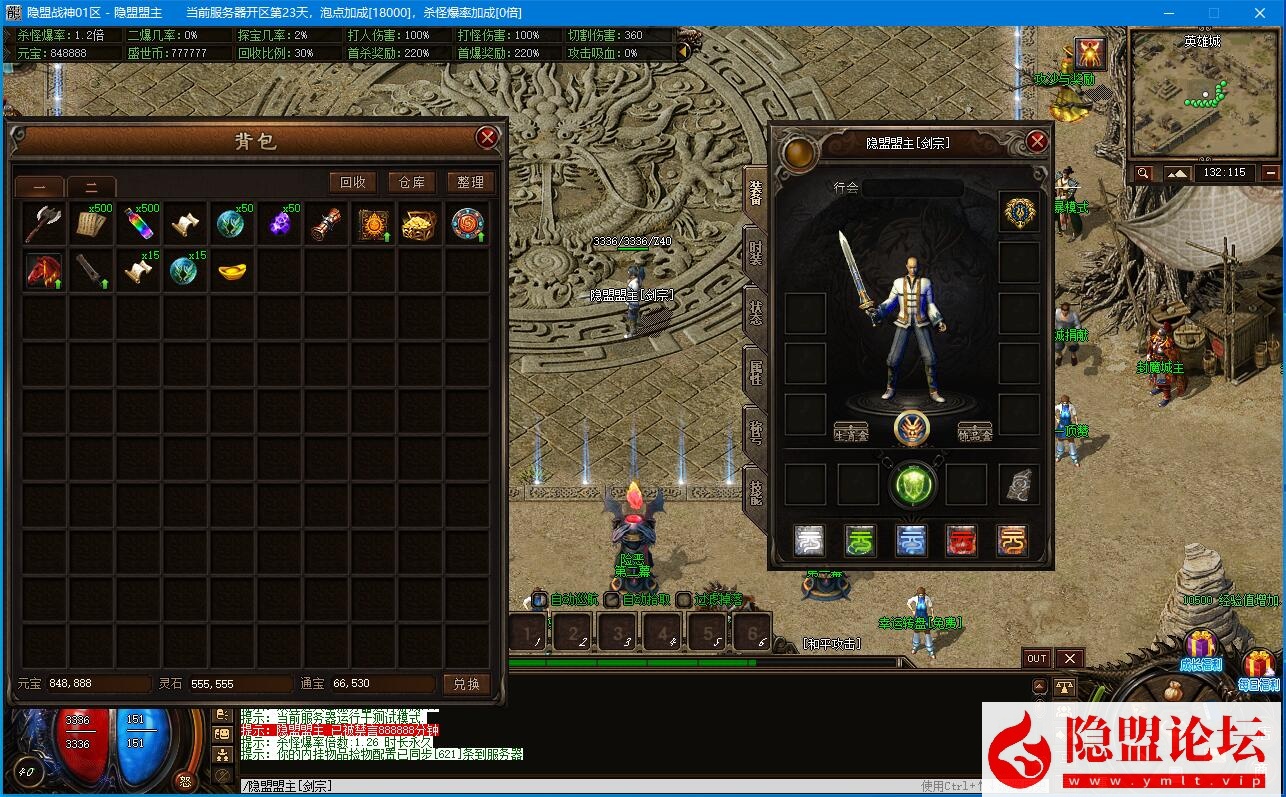The width and height of the screenshot is (1286, 797).
Task: Open the 属性 attributes tab
Action: (x=756, y=372)
